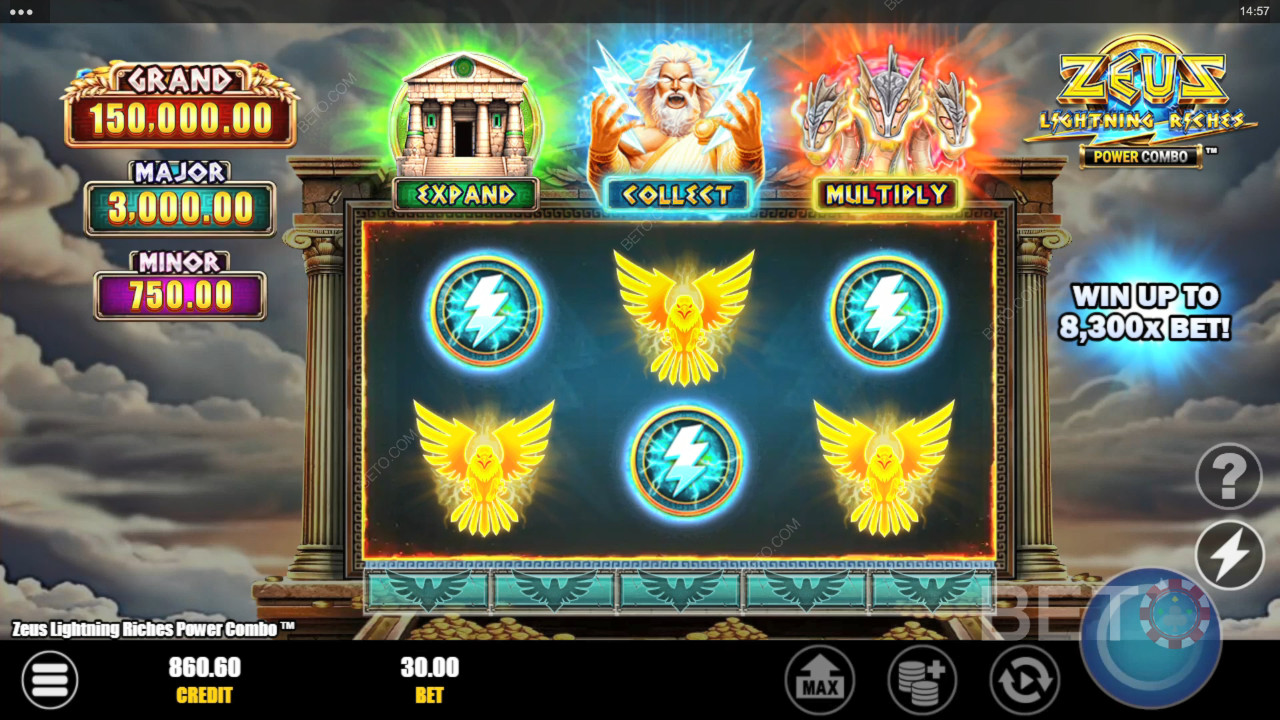Image resolution: width=1280 pixels, height=720 pixels.
Task: Select a lightning coin symbol on the left reel
Action: [x=487, y=310]
